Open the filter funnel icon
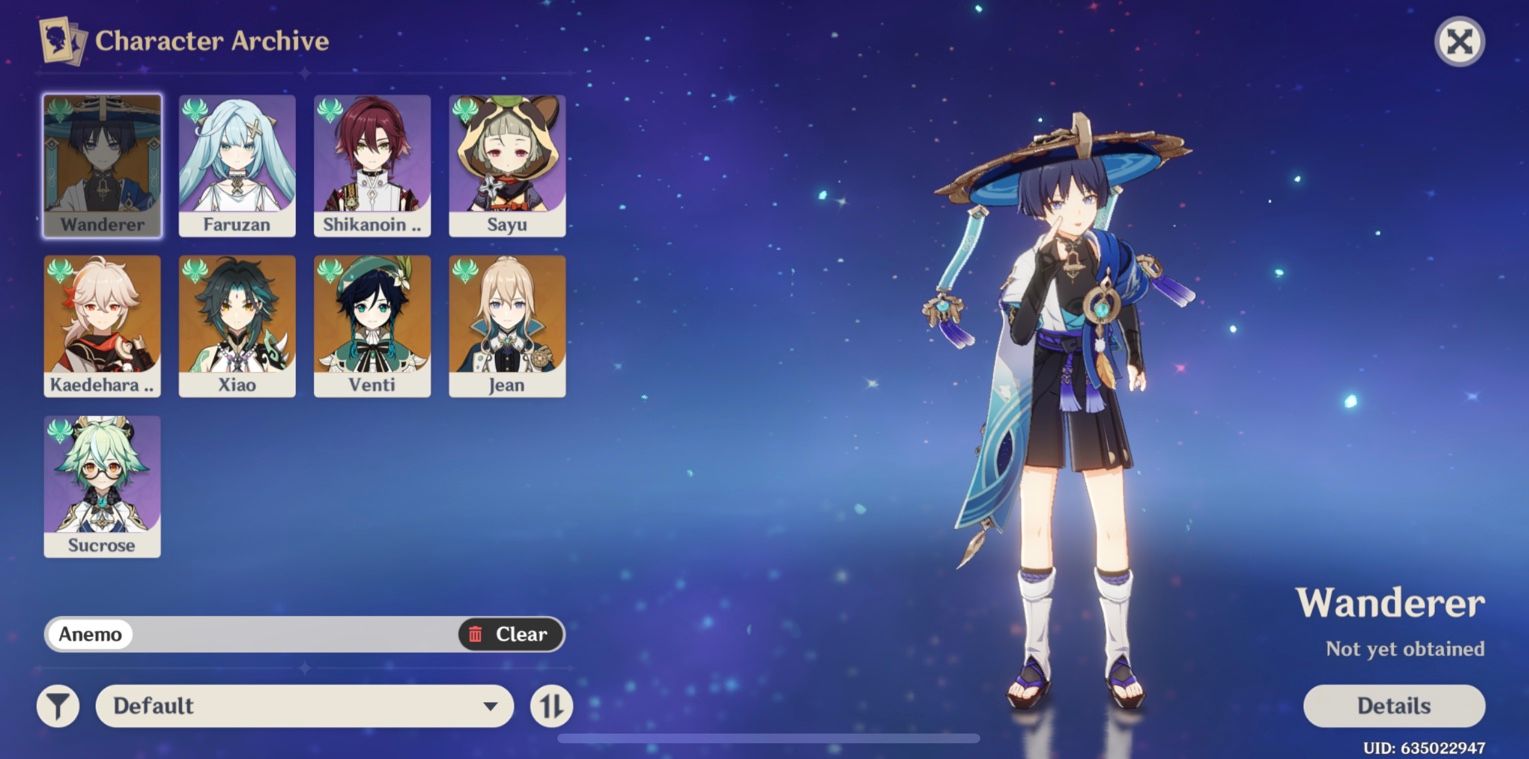 [x=57, y=706]
